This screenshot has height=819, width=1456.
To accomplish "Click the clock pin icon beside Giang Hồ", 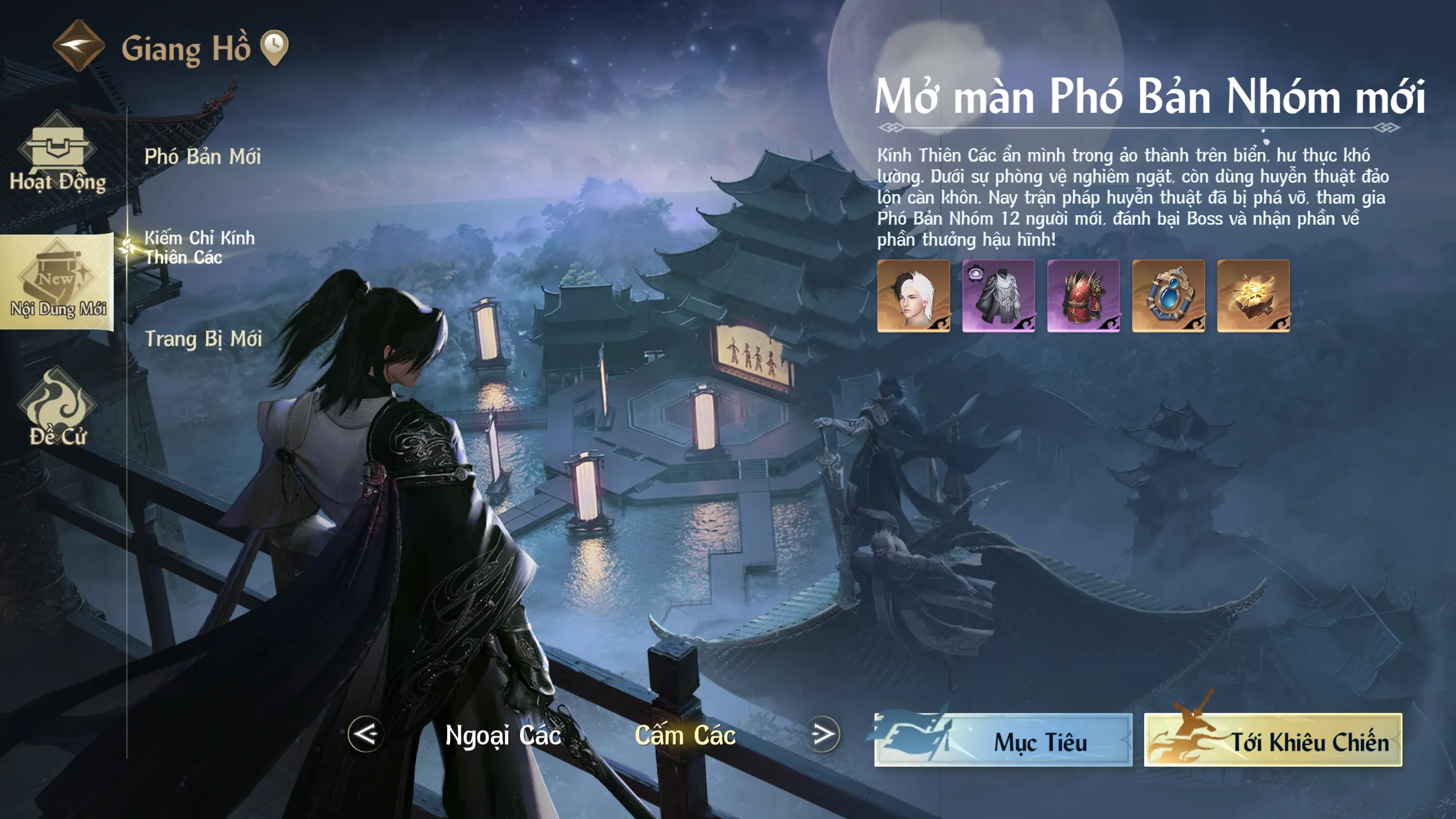I will [274, 47].
